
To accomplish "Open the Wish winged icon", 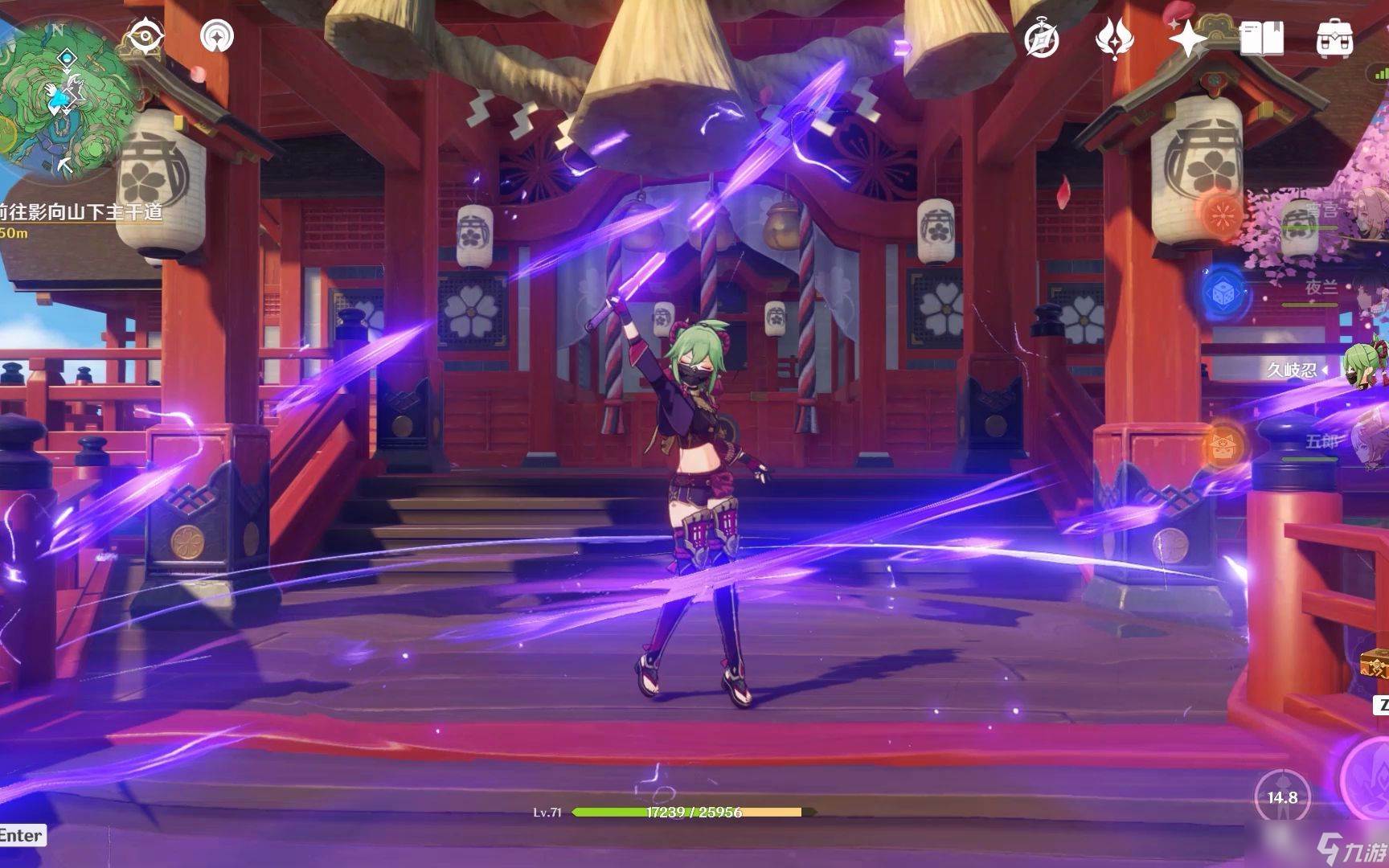I will 1115,39.
